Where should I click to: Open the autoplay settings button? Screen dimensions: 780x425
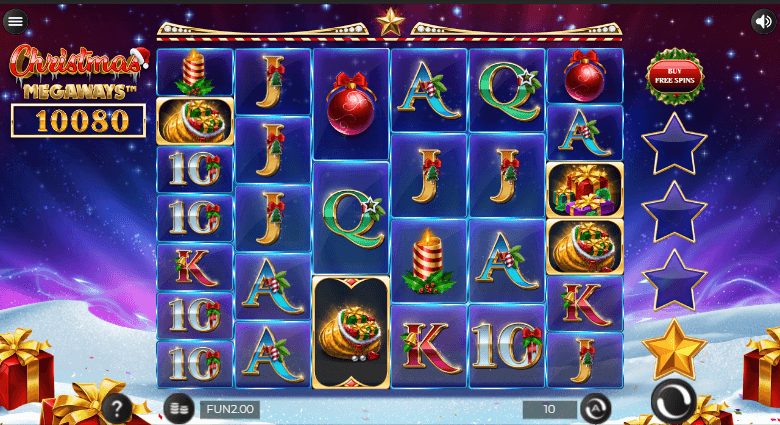(595, 409)
